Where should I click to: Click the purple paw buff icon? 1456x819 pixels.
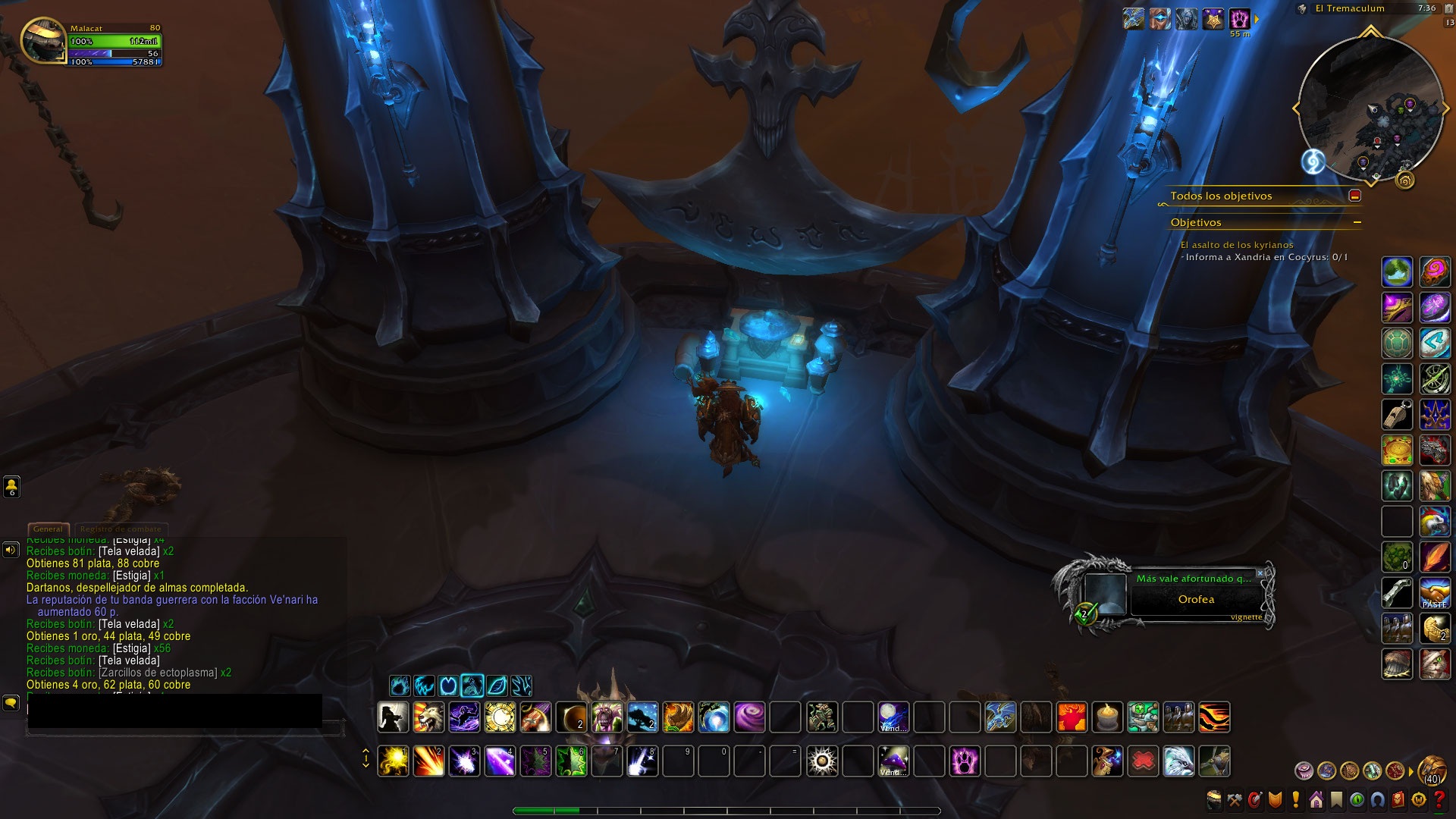[x=1239, y=19]
